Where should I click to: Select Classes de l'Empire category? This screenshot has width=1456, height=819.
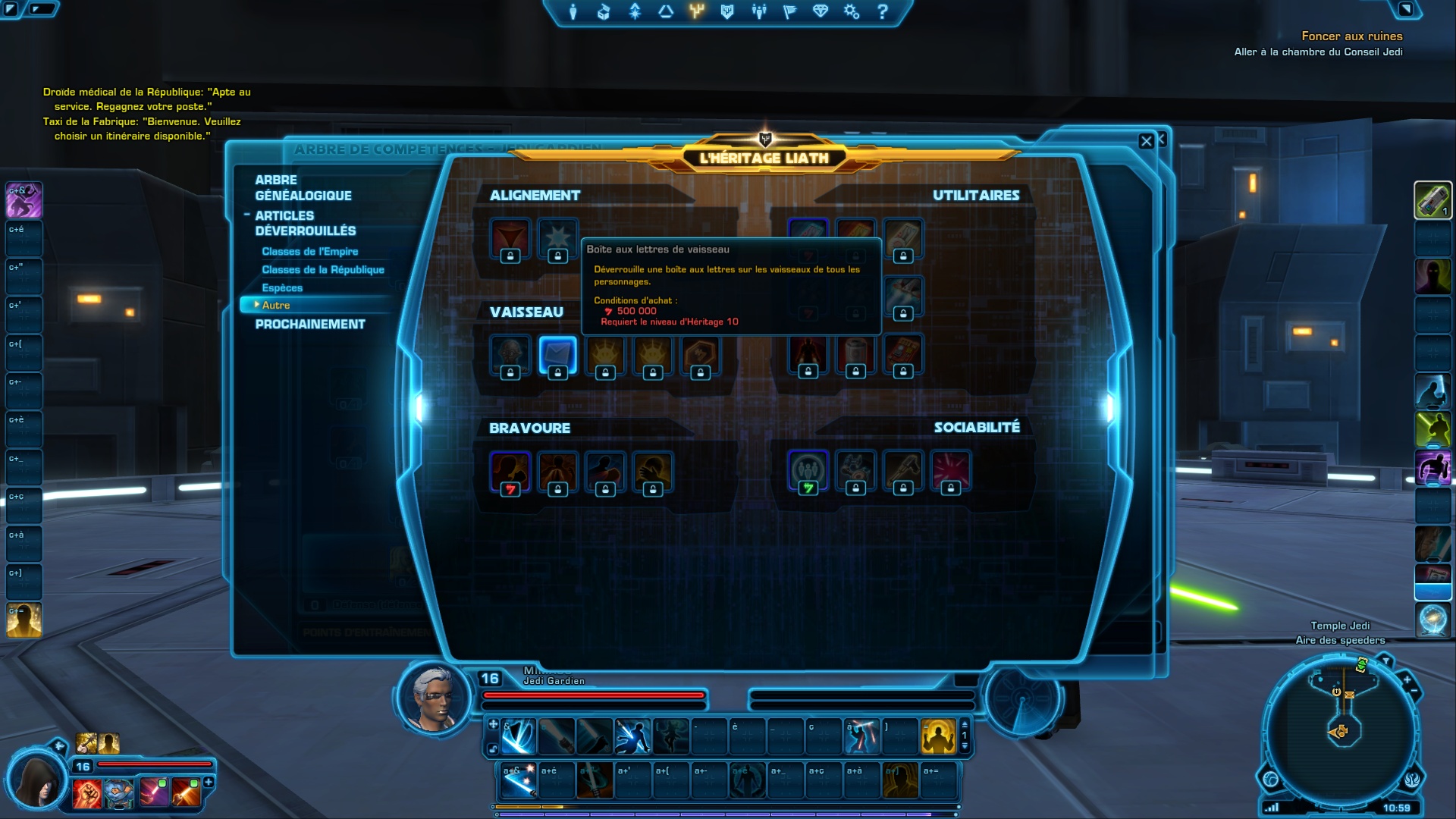pyautogui.click(x=309, y=251)
